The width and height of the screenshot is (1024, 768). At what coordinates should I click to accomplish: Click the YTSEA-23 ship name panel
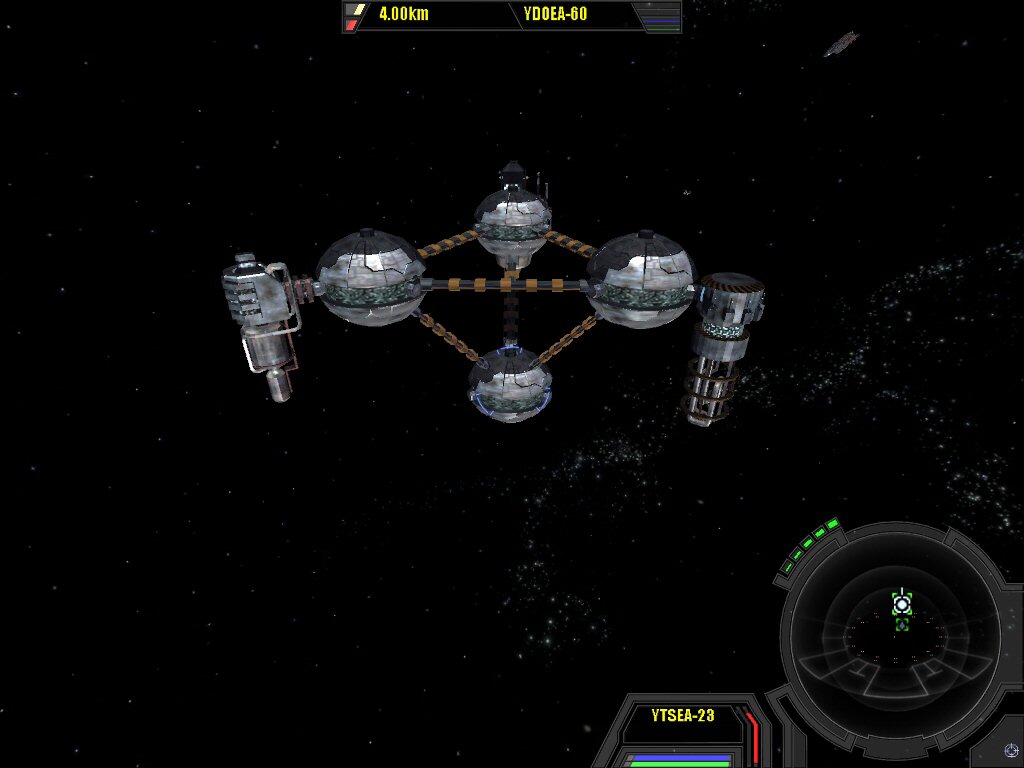682,715
